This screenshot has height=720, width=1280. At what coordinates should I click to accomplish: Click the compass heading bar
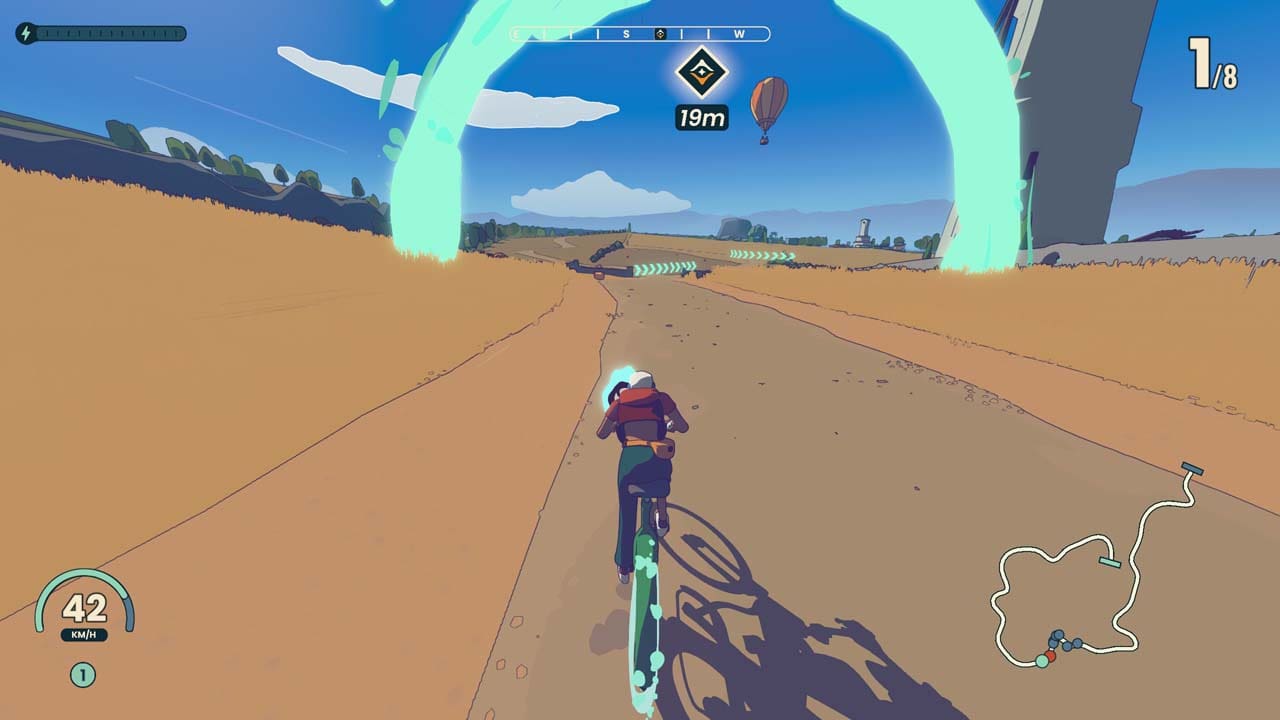[640, 34]
